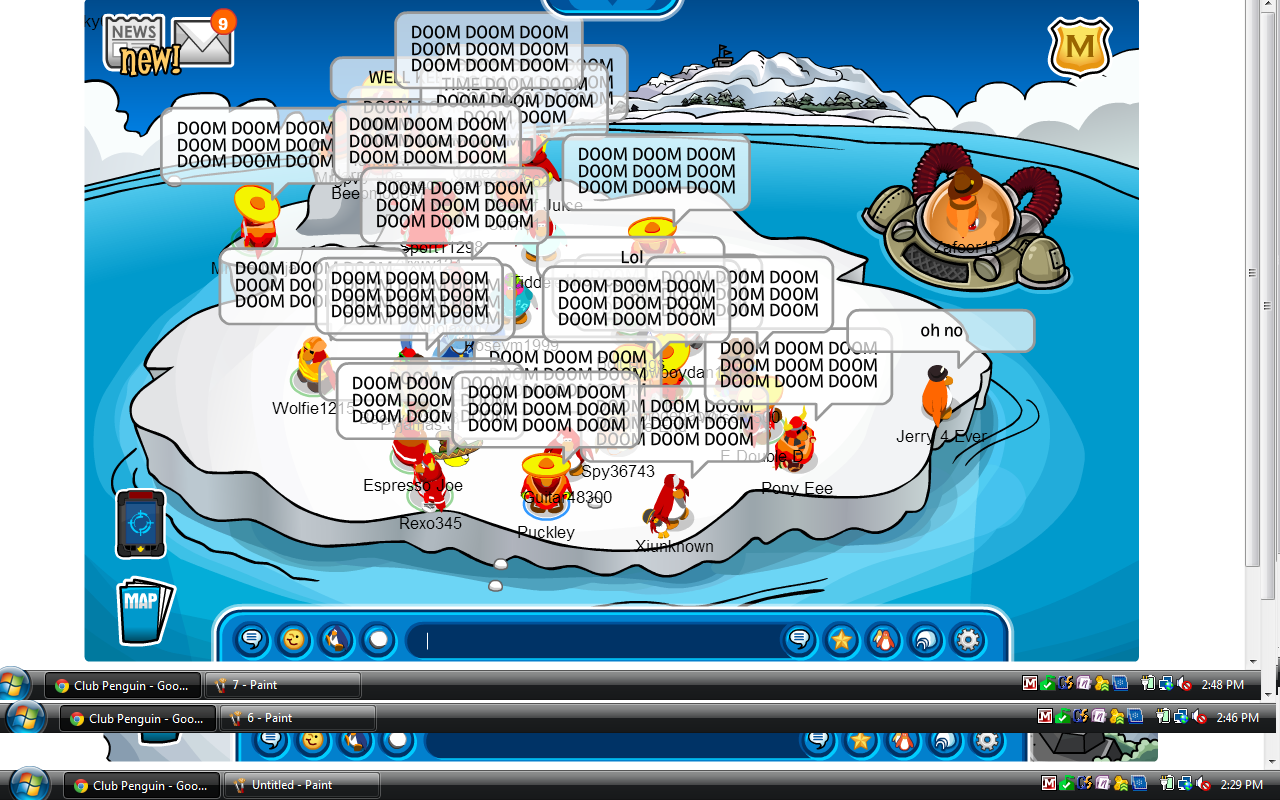Viewport: 1280px width, 800px height.
Task: Switch to the "7 - Paint" taskbar window
Action: 283,685
